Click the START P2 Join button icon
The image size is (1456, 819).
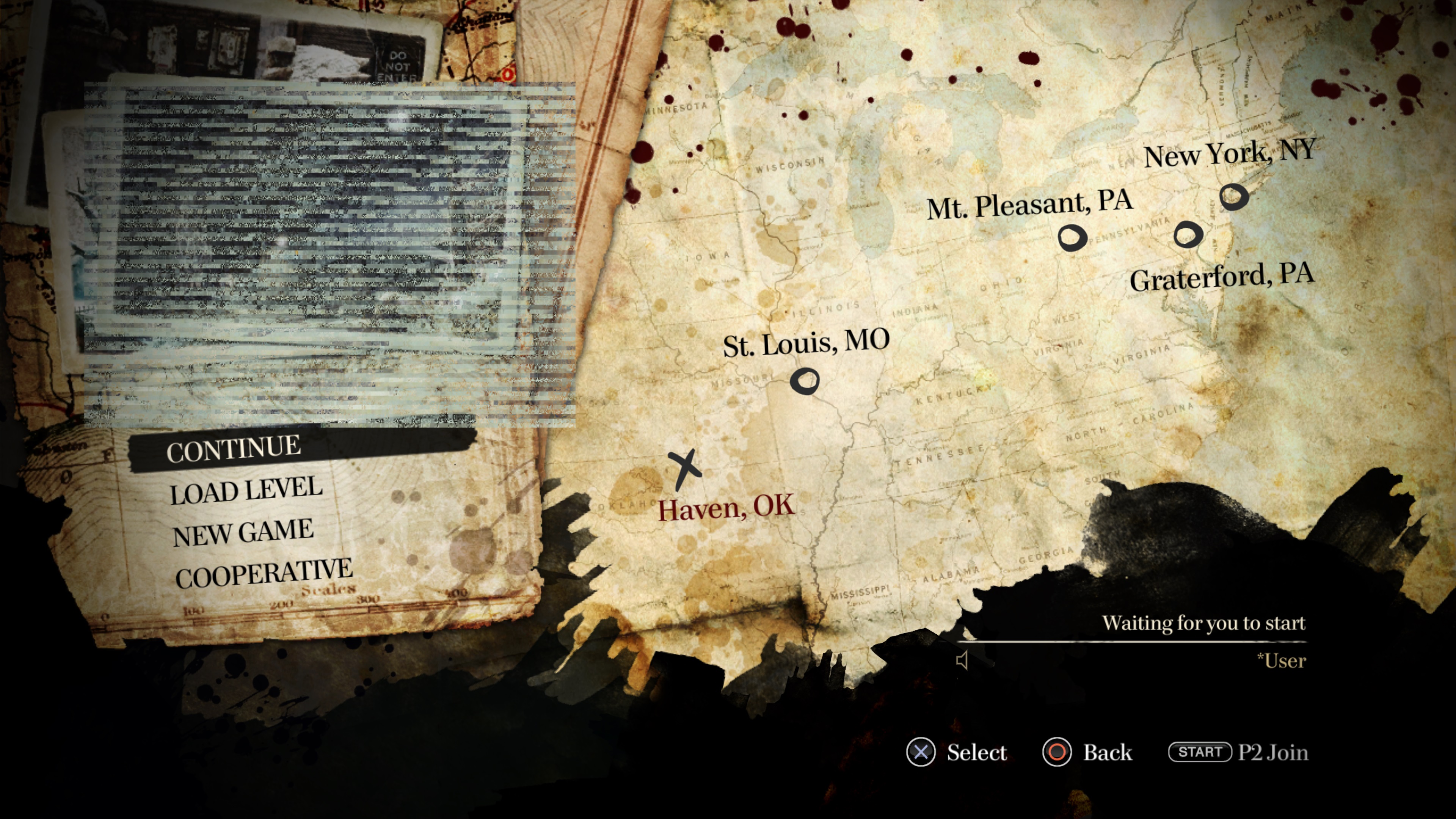click(1201, 752)
